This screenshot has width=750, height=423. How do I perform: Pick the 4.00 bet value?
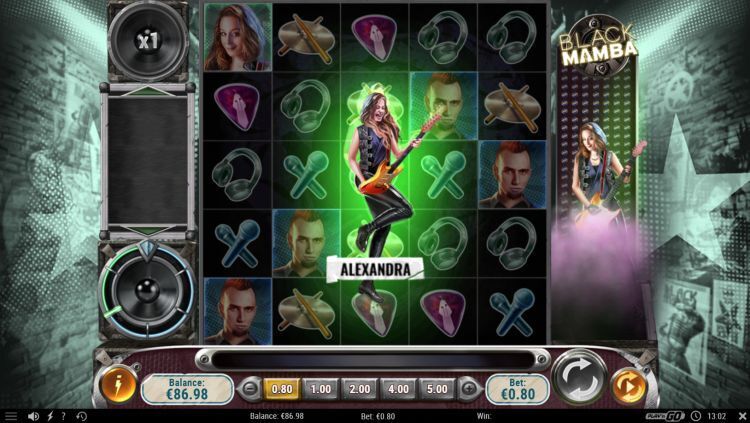point(399,388)
